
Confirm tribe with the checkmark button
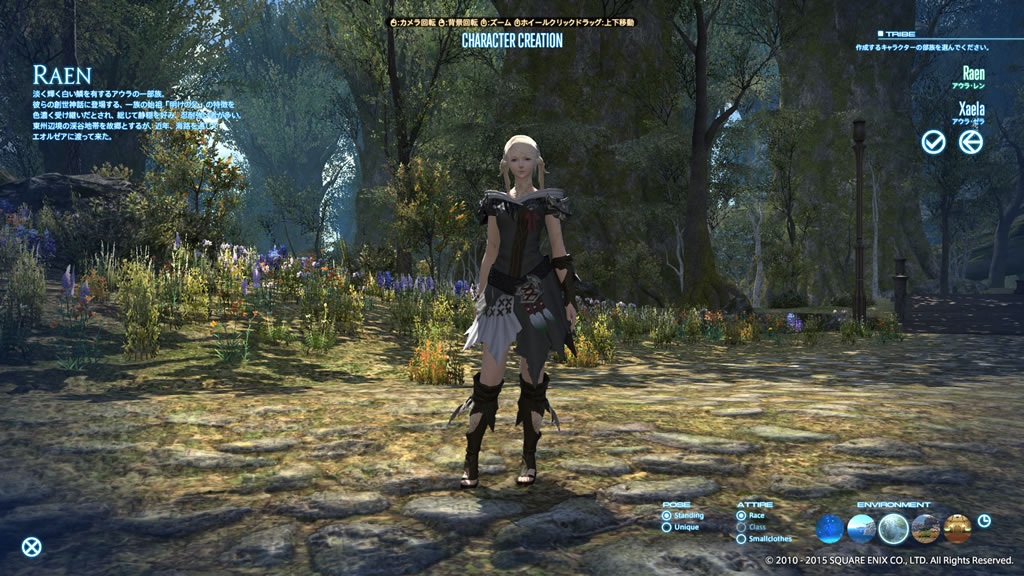tap(933, 142)
